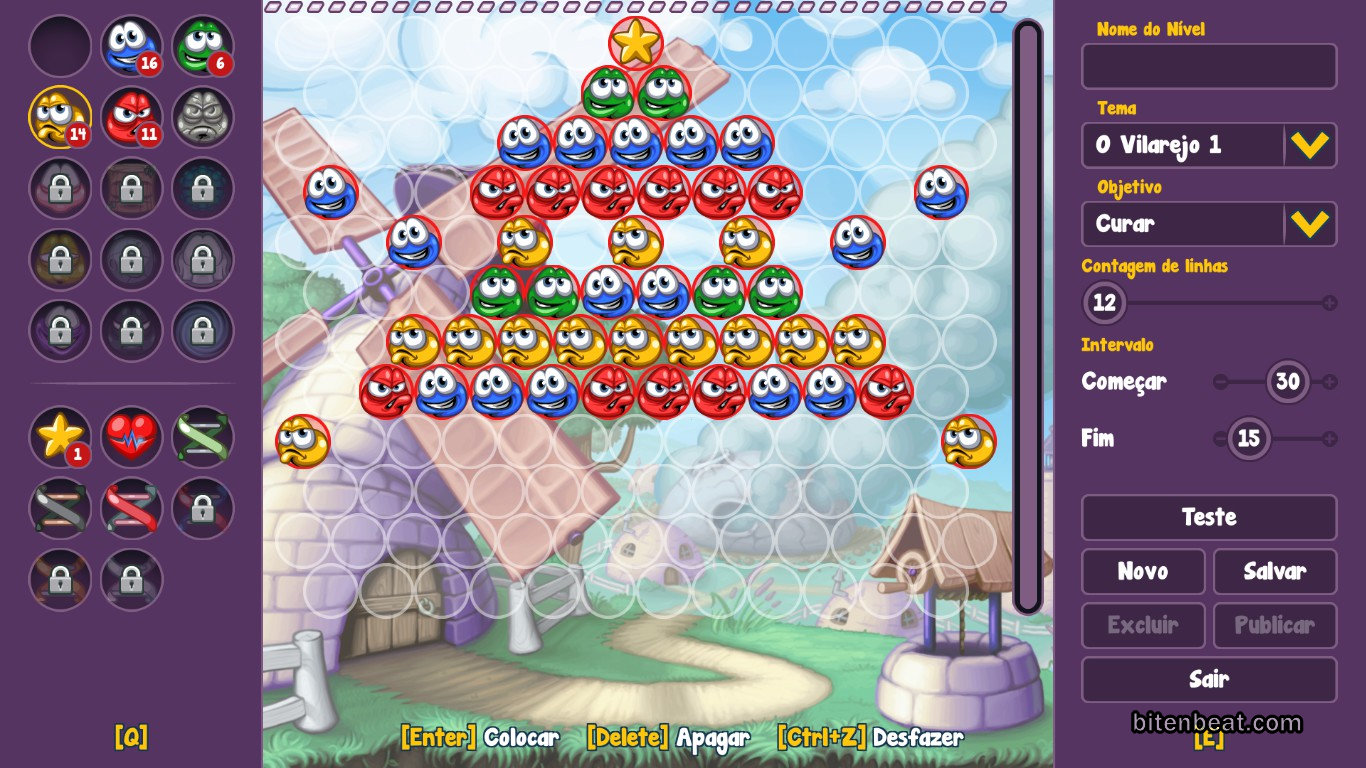Open the Tema dropdown

click(x=1309, y=145)
